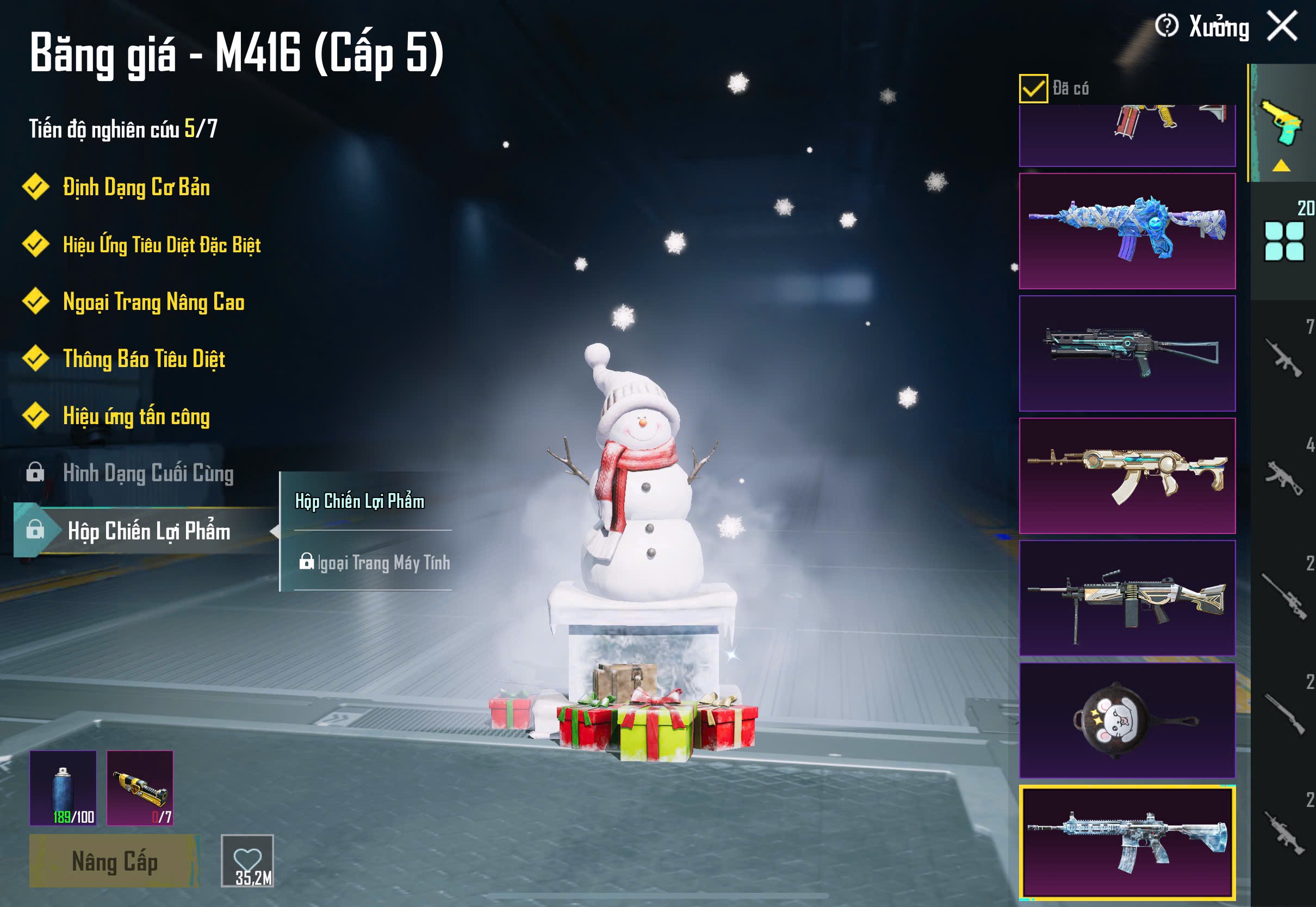This screenshot has width=1316, height=907.
Task: Select the highlighted icy M416 skin
Action: pos(1127,842)
